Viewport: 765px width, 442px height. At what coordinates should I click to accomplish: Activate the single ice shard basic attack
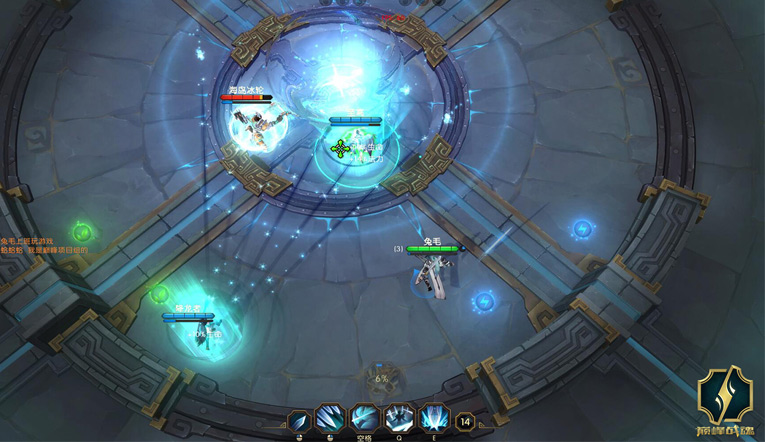[300, 420]
